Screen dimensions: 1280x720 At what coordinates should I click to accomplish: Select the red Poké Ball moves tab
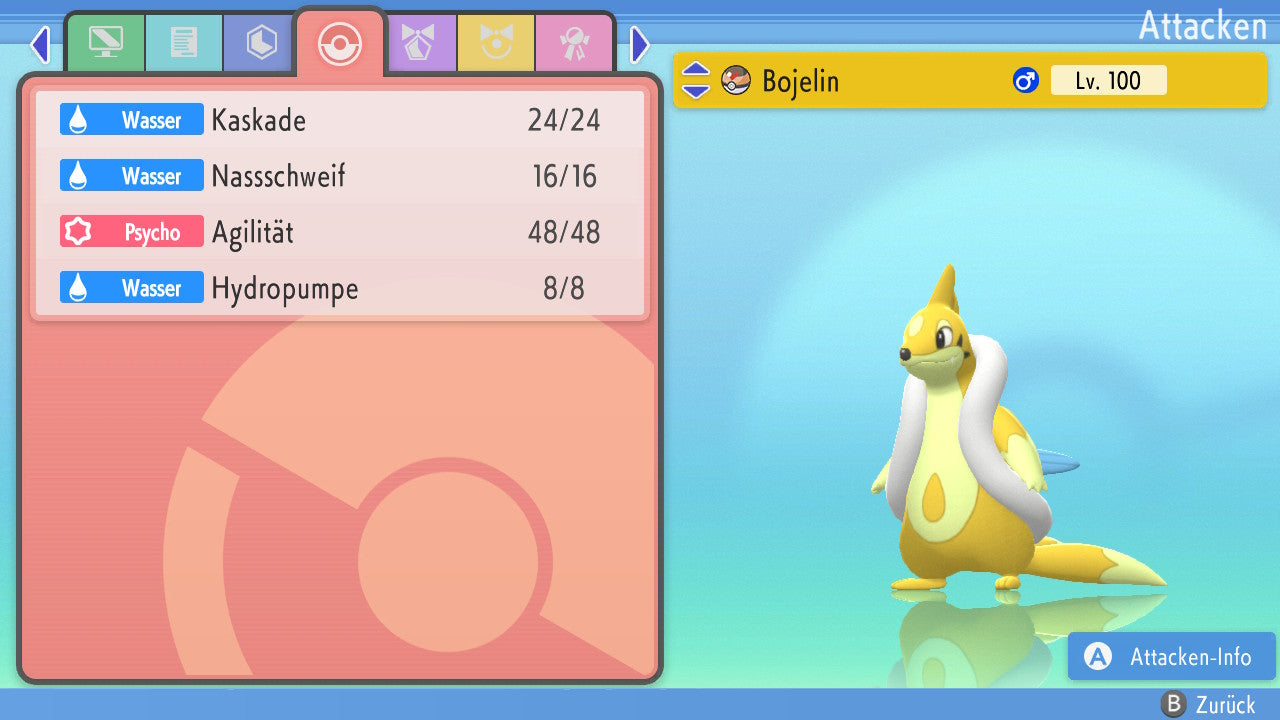click(x=339, y=43)
